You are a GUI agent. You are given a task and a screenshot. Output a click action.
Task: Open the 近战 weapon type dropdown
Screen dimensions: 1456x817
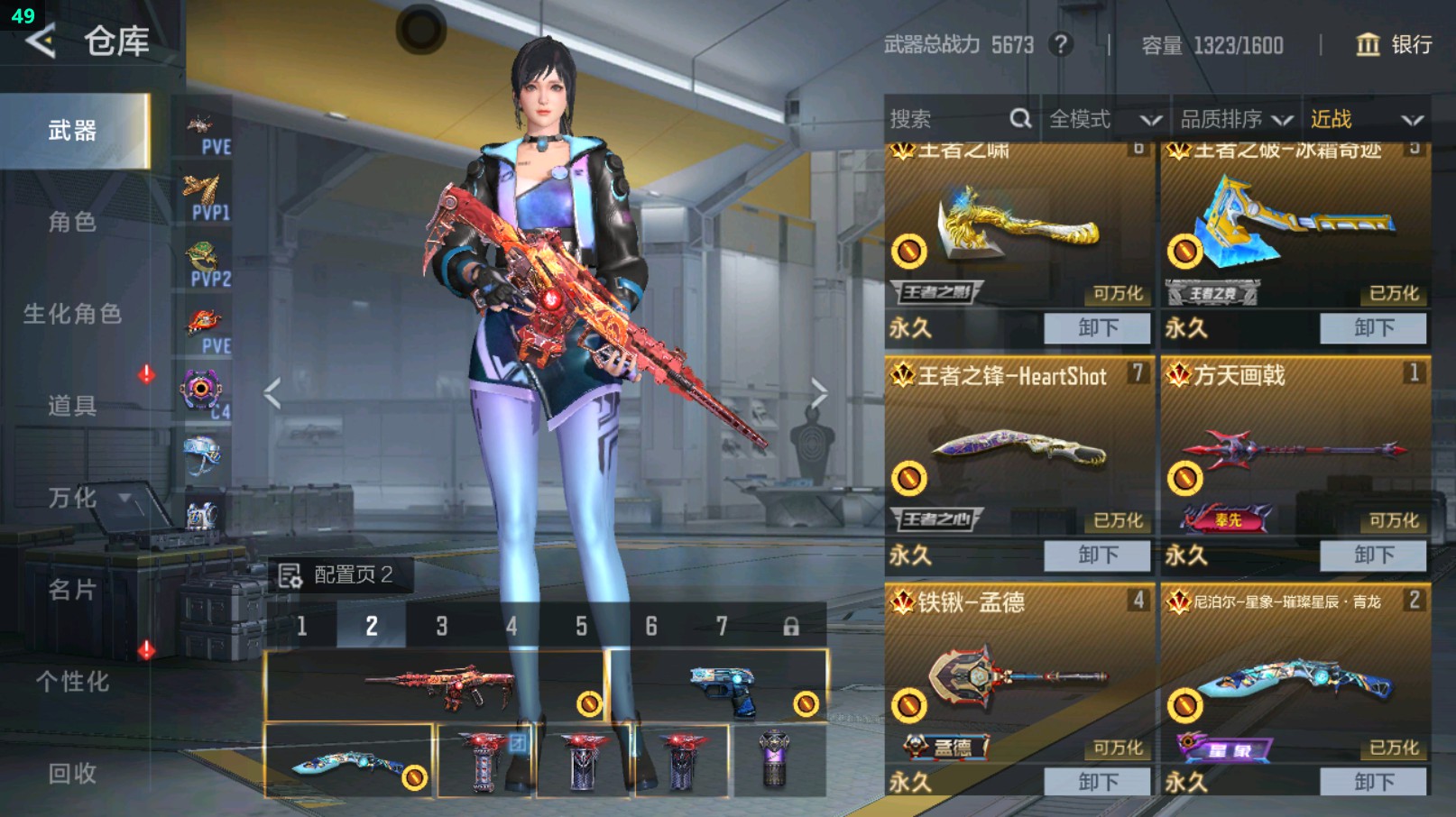(1366, 119)
